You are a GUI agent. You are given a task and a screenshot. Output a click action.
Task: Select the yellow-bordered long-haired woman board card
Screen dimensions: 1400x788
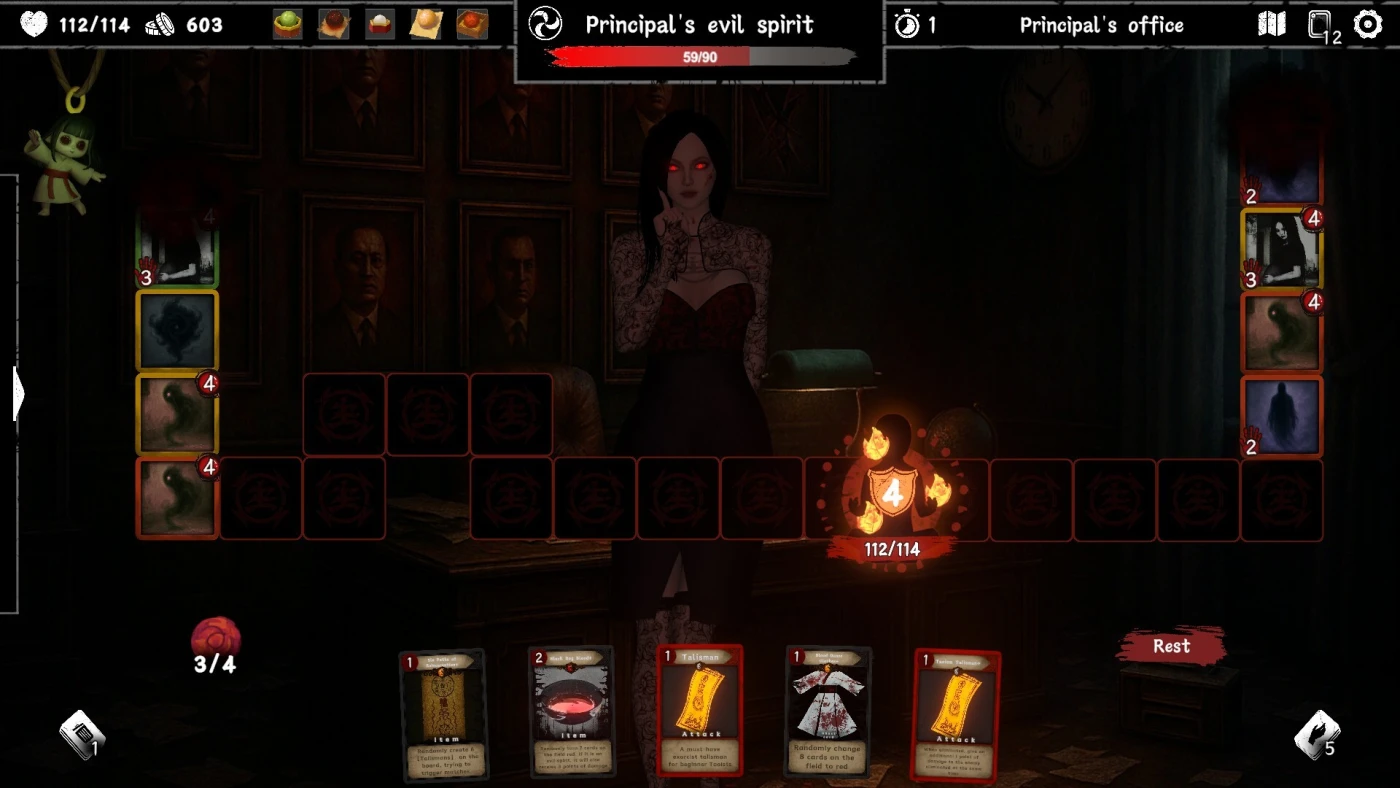click(x=1281, y=249)
